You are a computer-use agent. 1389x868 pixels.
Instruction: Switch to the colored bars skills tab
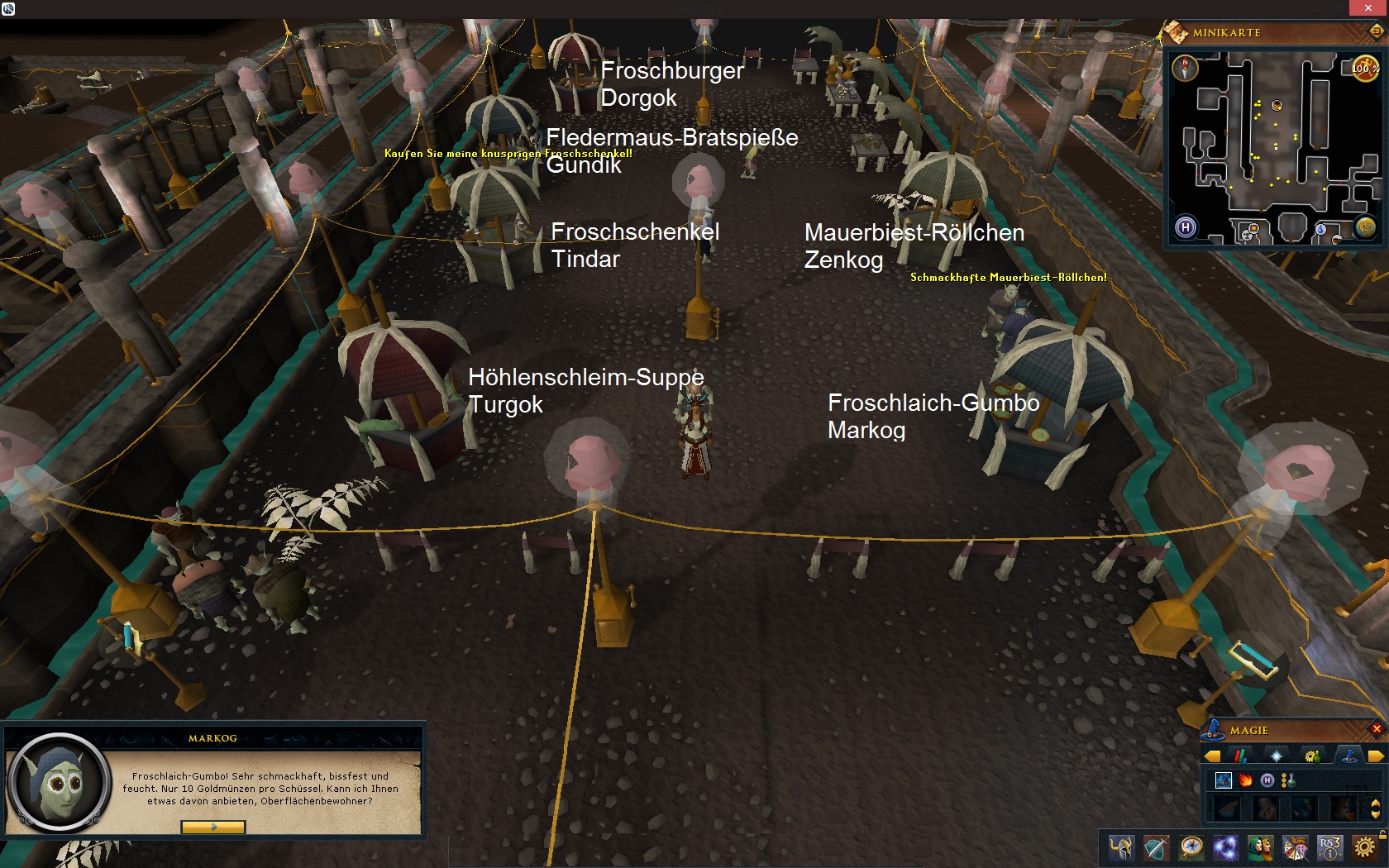tap(1240, 756)
